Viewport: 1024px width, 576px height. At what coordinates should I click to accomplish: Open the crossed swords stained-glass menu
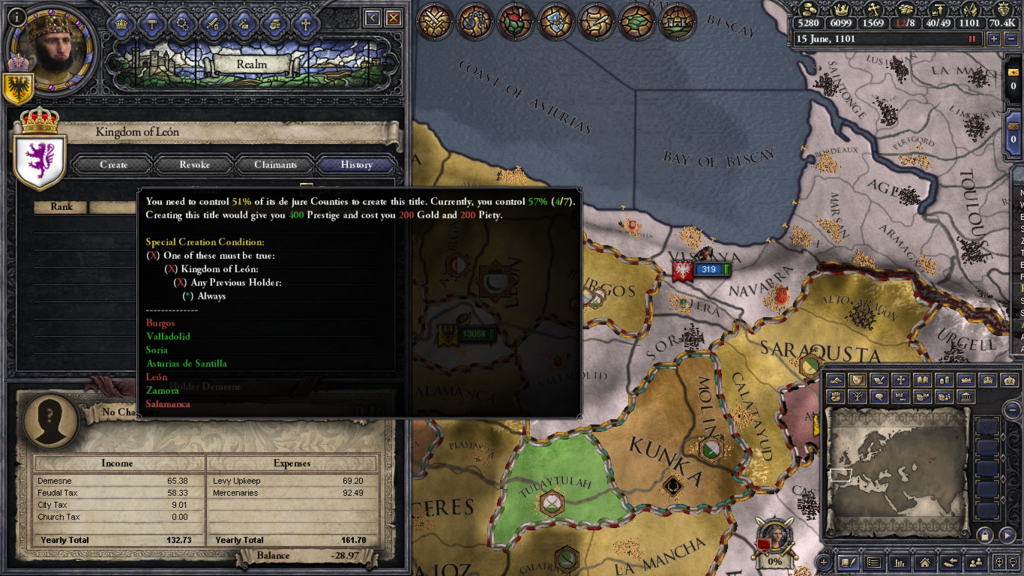click(x=434, y=21)
